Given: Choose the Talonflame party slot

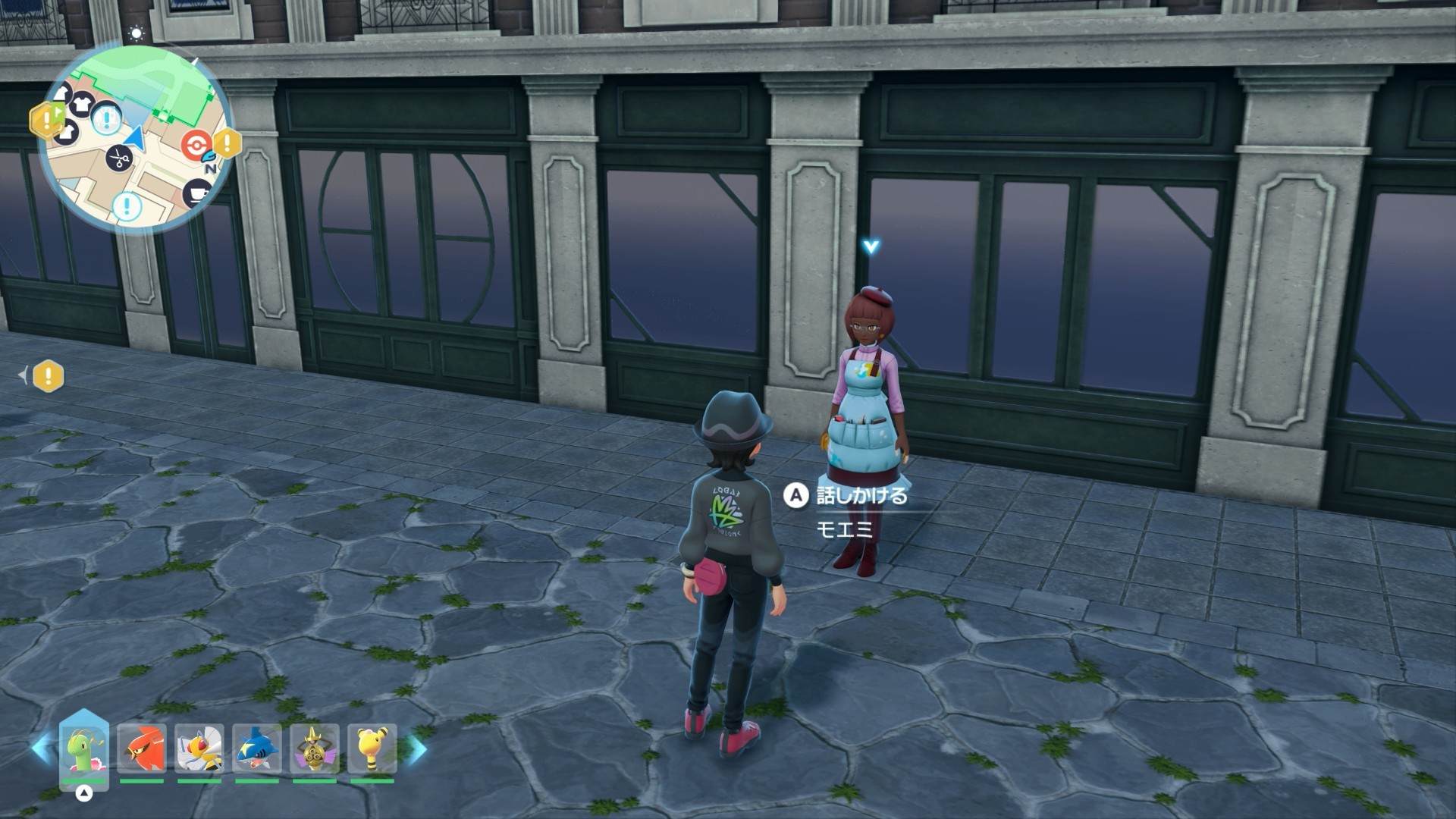Looking at the screenshot, I should [x=142, y=748].
